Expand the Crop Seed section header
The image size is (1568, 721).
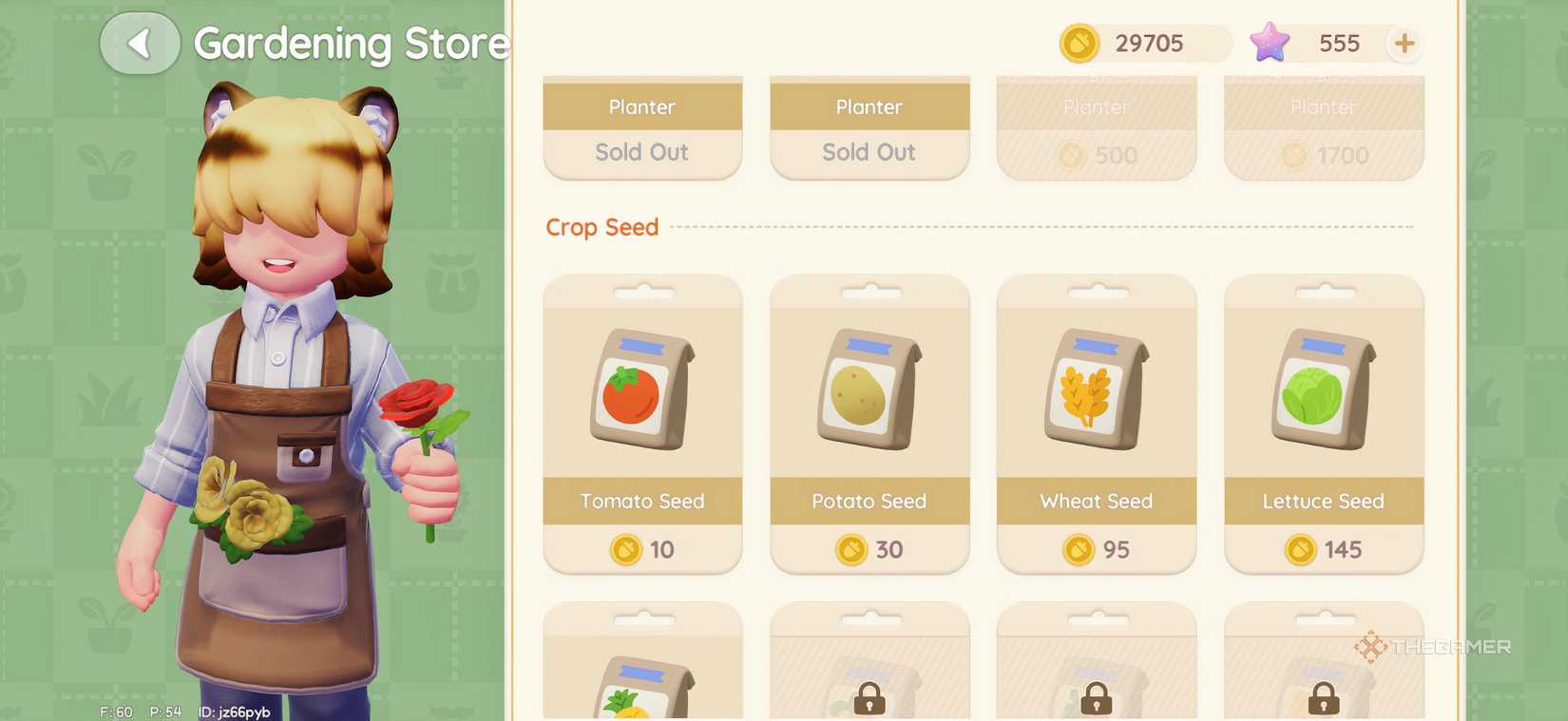(602, 227)
